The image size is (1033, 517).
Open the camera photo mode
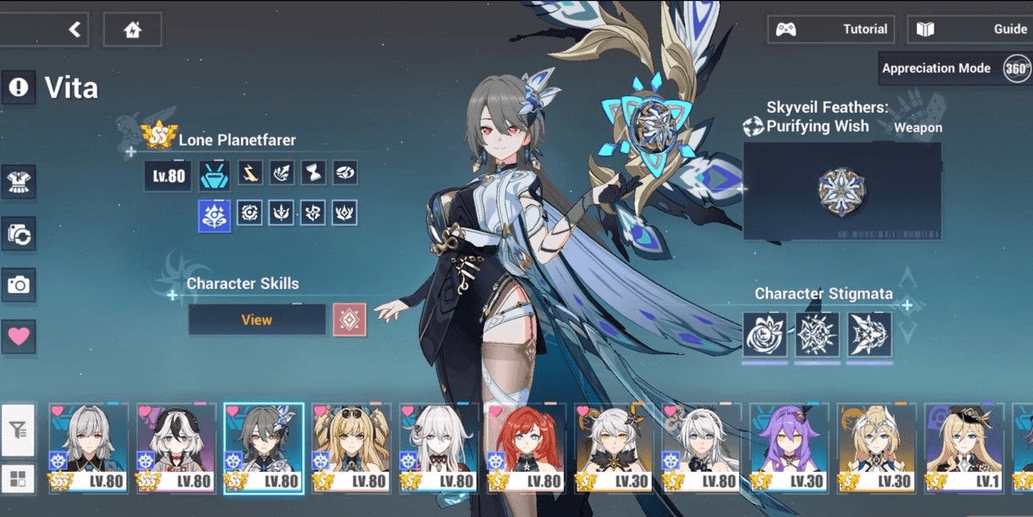[19, 285]
